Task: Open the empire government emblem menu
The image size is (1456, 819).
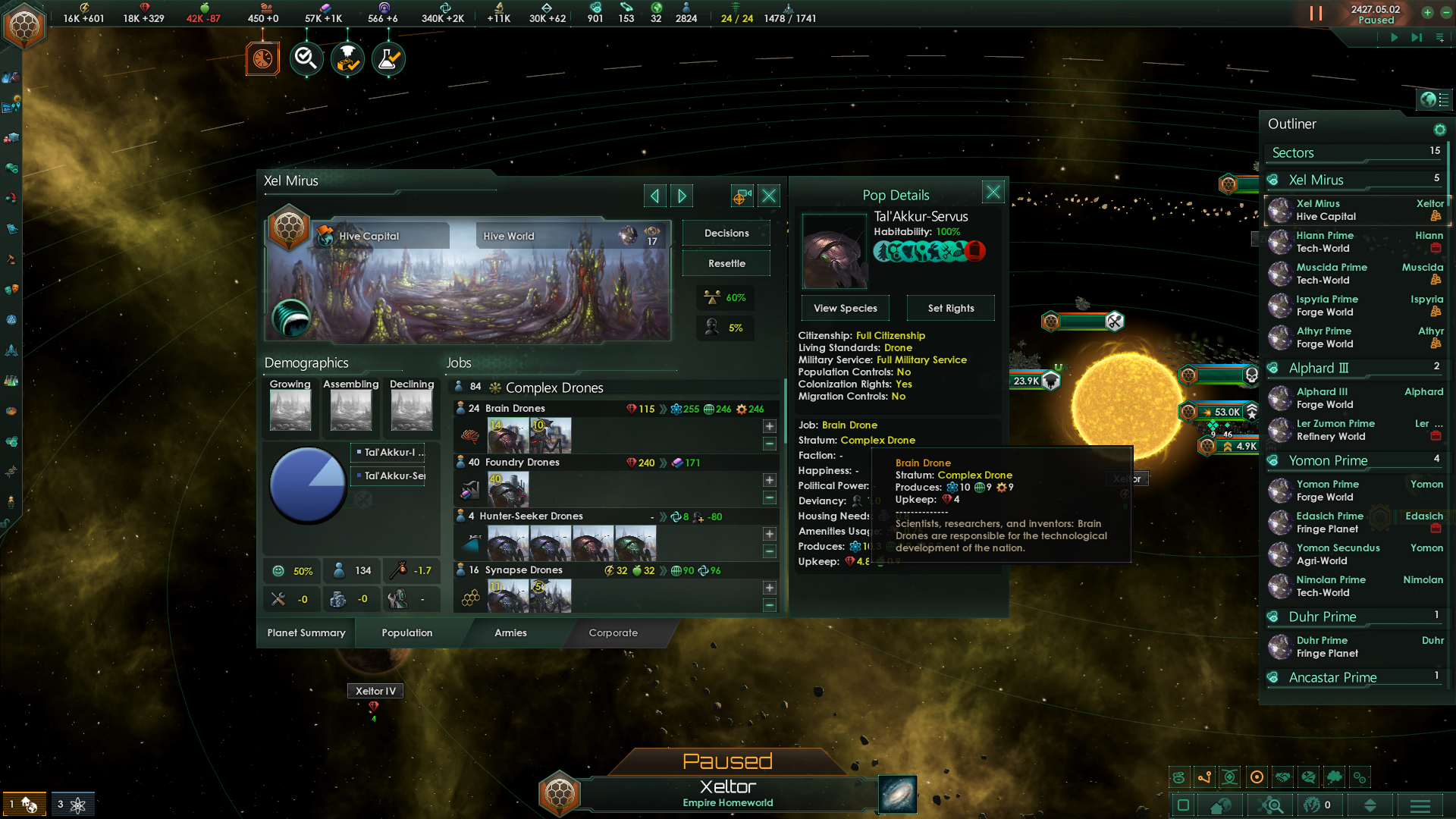Action: [24, 27]
